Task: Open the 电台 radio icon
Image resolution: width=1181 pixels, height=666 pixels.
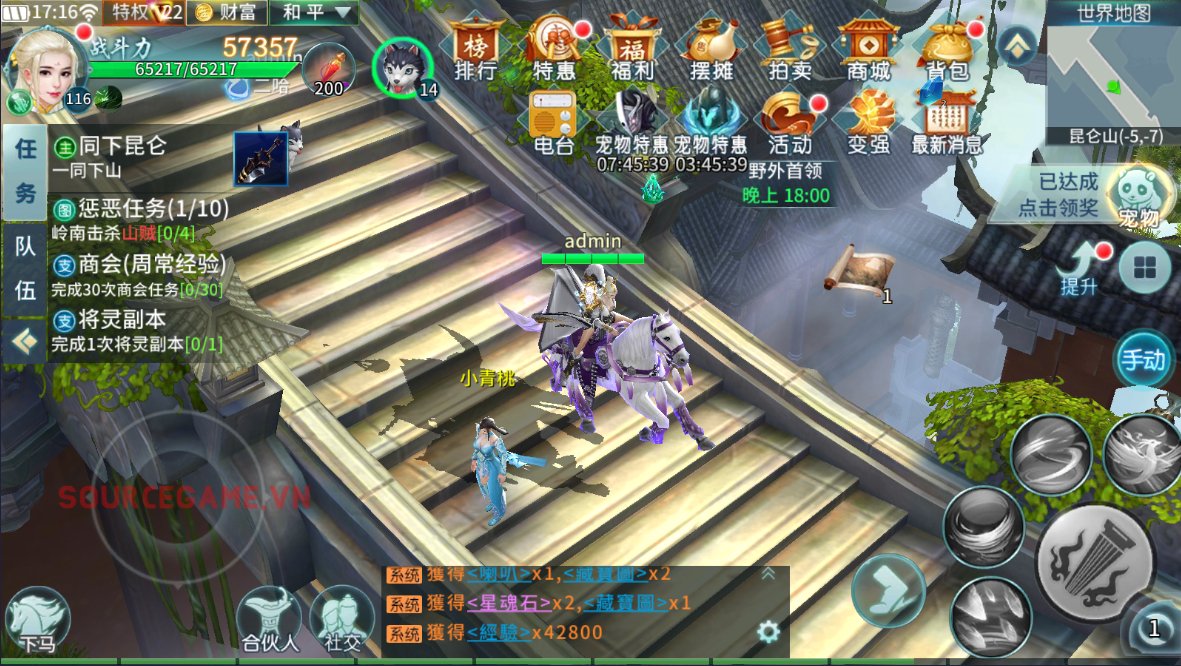Action: pos(553,124)
